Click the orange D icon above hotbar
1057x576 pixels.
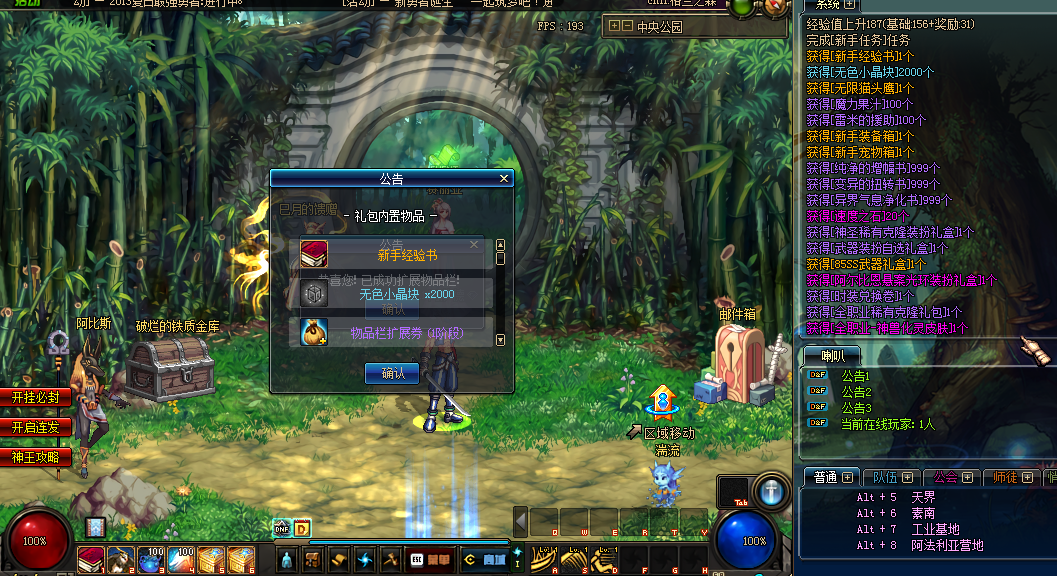pos(301,529)
